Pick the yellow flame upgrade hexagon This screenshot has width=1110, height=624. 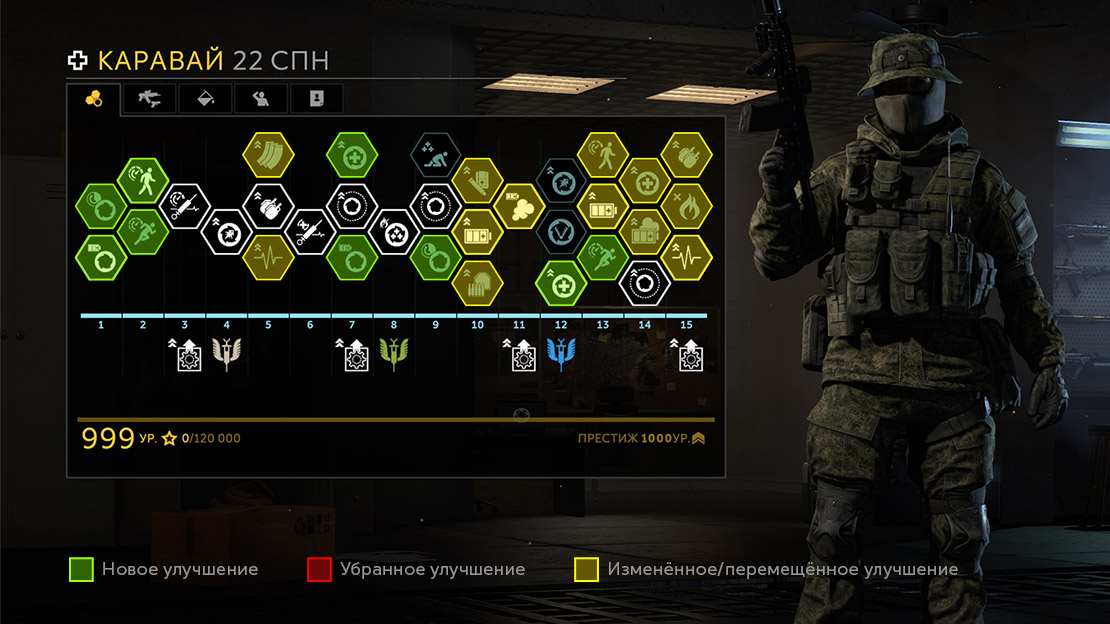pos(686,207)
